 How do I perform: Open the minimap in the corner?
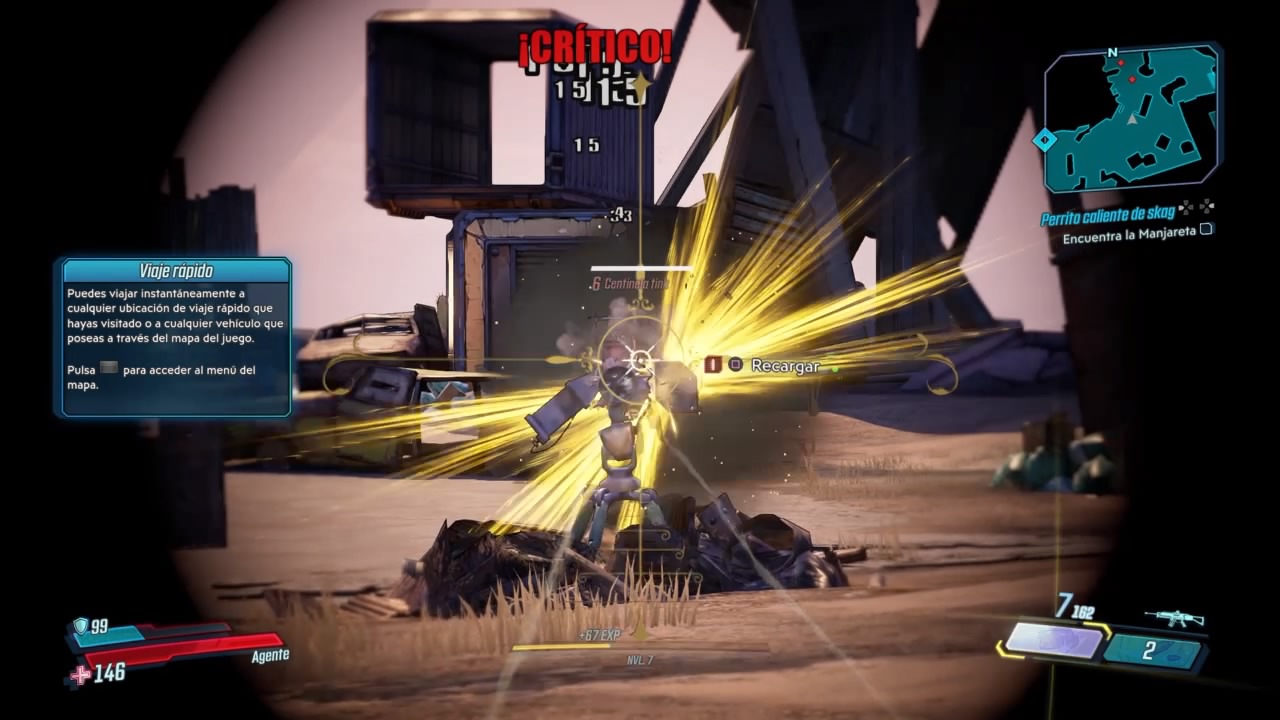(x=1131, y=119)
